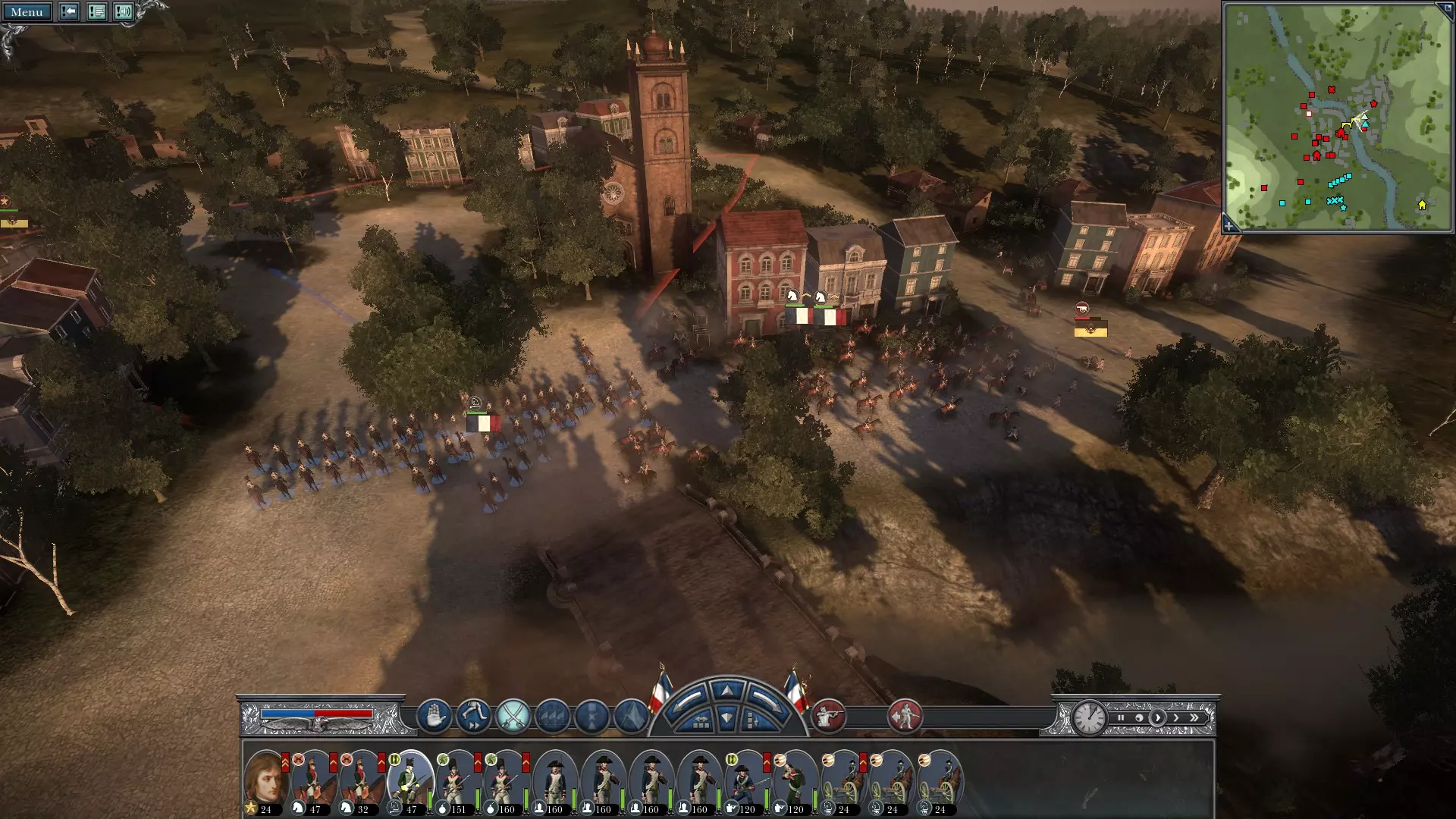Activate the fire at will button
Image resolution: width=1456 pixels, height=819 pixels.
[x=828, y=716]
